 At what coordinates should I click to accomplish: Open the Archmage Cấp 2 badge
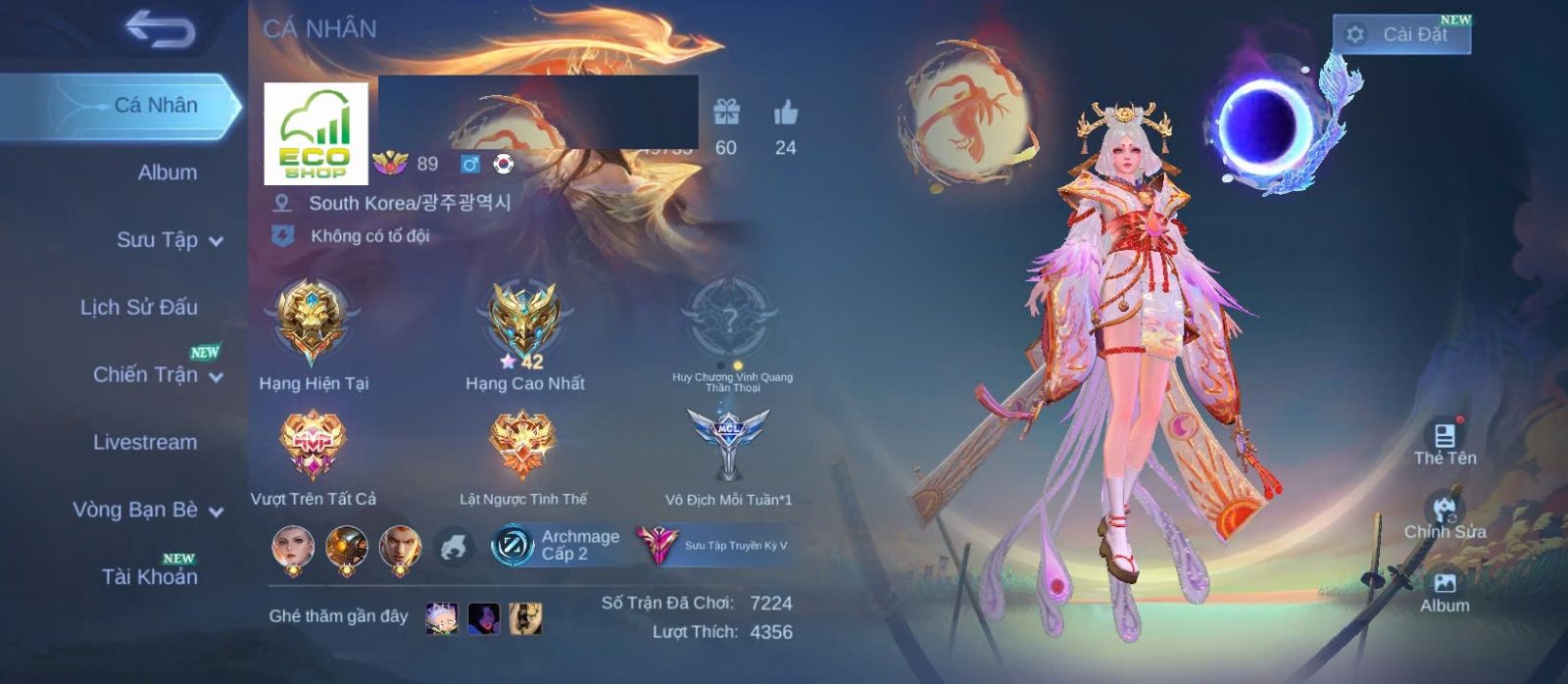click(557, 545)
